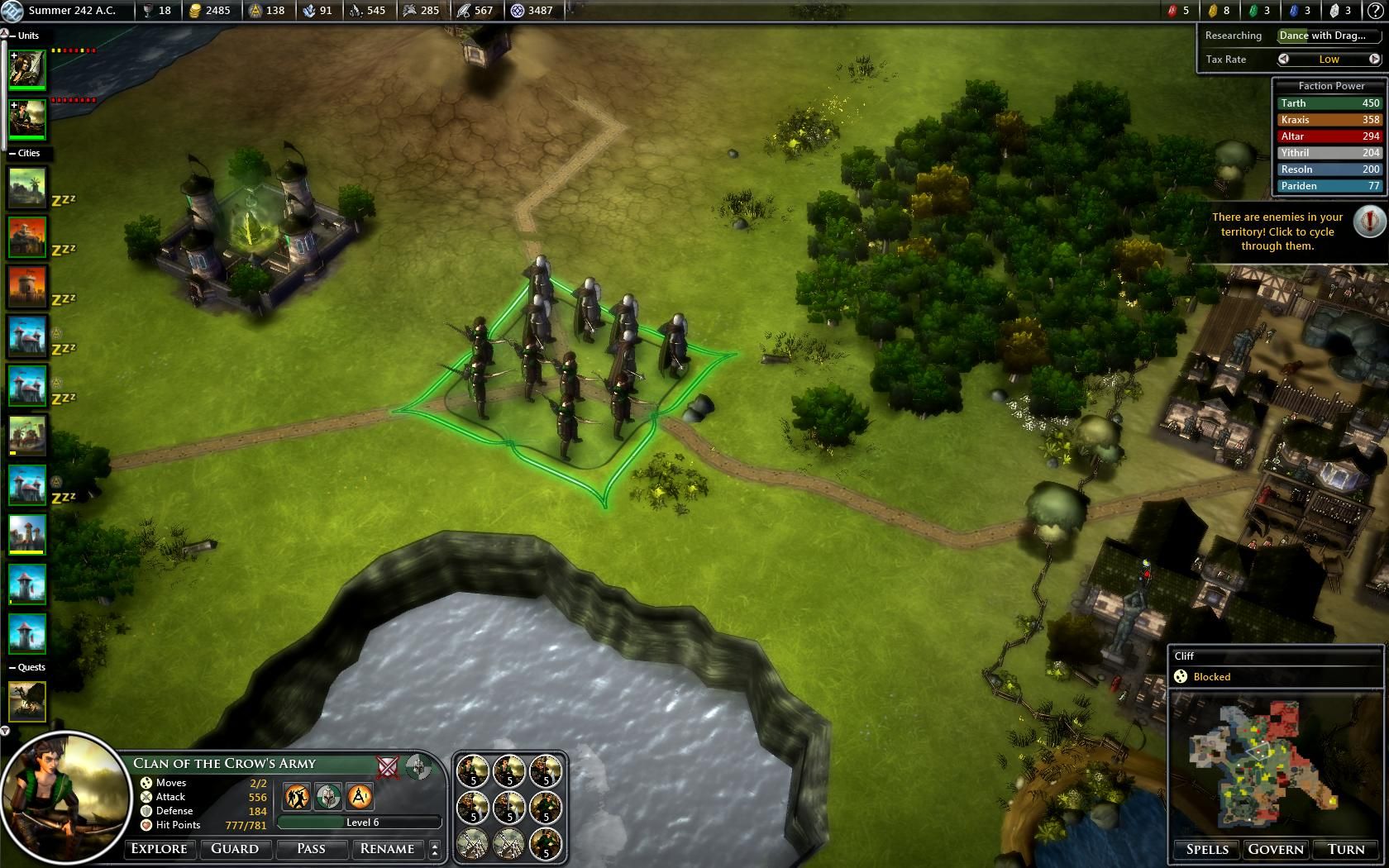Open the Govern screen
The image size is (1389, 868).
(1276, 850)
